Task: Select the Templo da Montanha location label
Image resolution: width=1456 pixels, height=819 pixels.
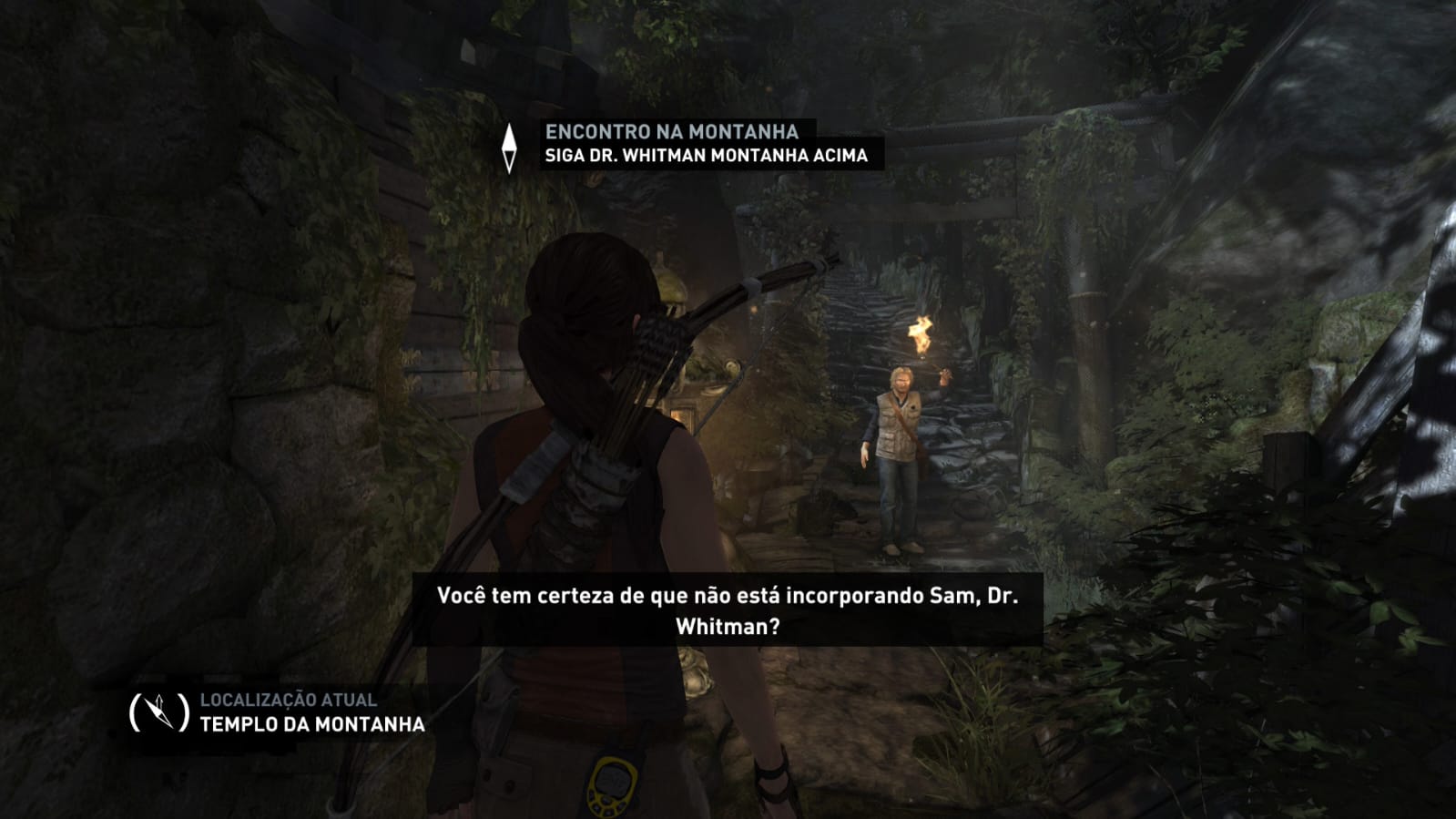Action: [x=312, y=724]
